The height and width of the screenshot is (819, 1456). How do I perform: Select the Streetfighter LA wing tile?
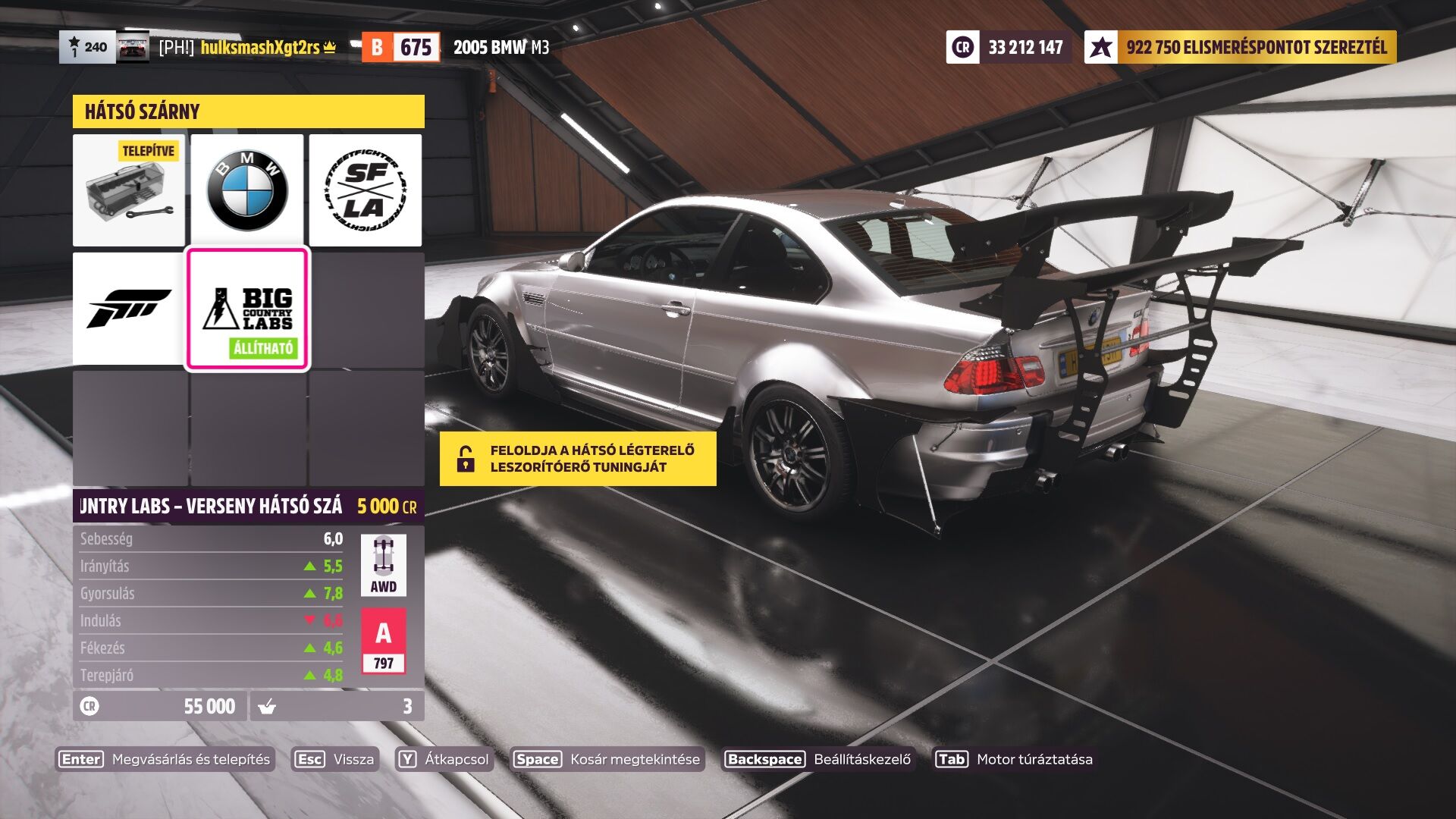pos(366,190)
